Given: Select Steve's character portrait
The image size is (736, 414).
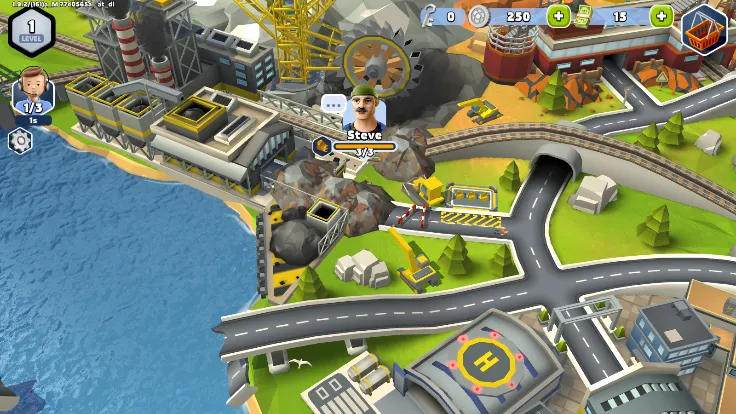Looking at the screenshot, I should [364, 107].
